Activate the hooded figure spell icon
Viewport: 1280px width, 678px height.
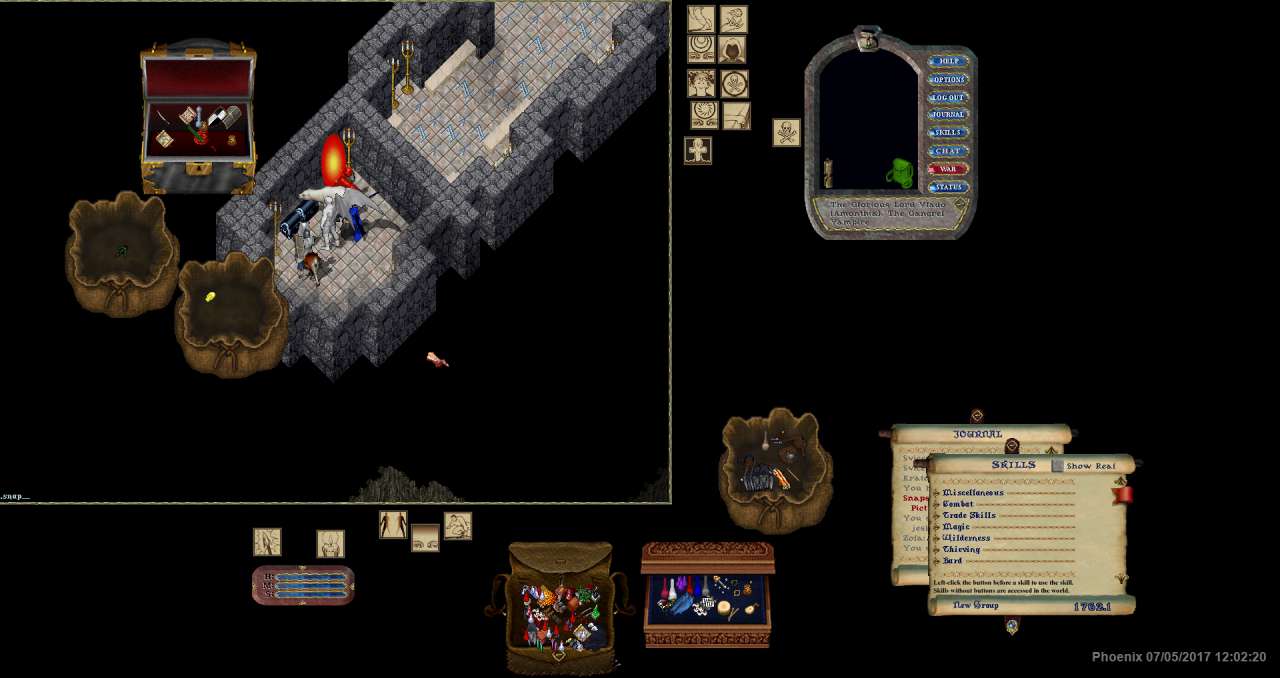coord(733,51)
